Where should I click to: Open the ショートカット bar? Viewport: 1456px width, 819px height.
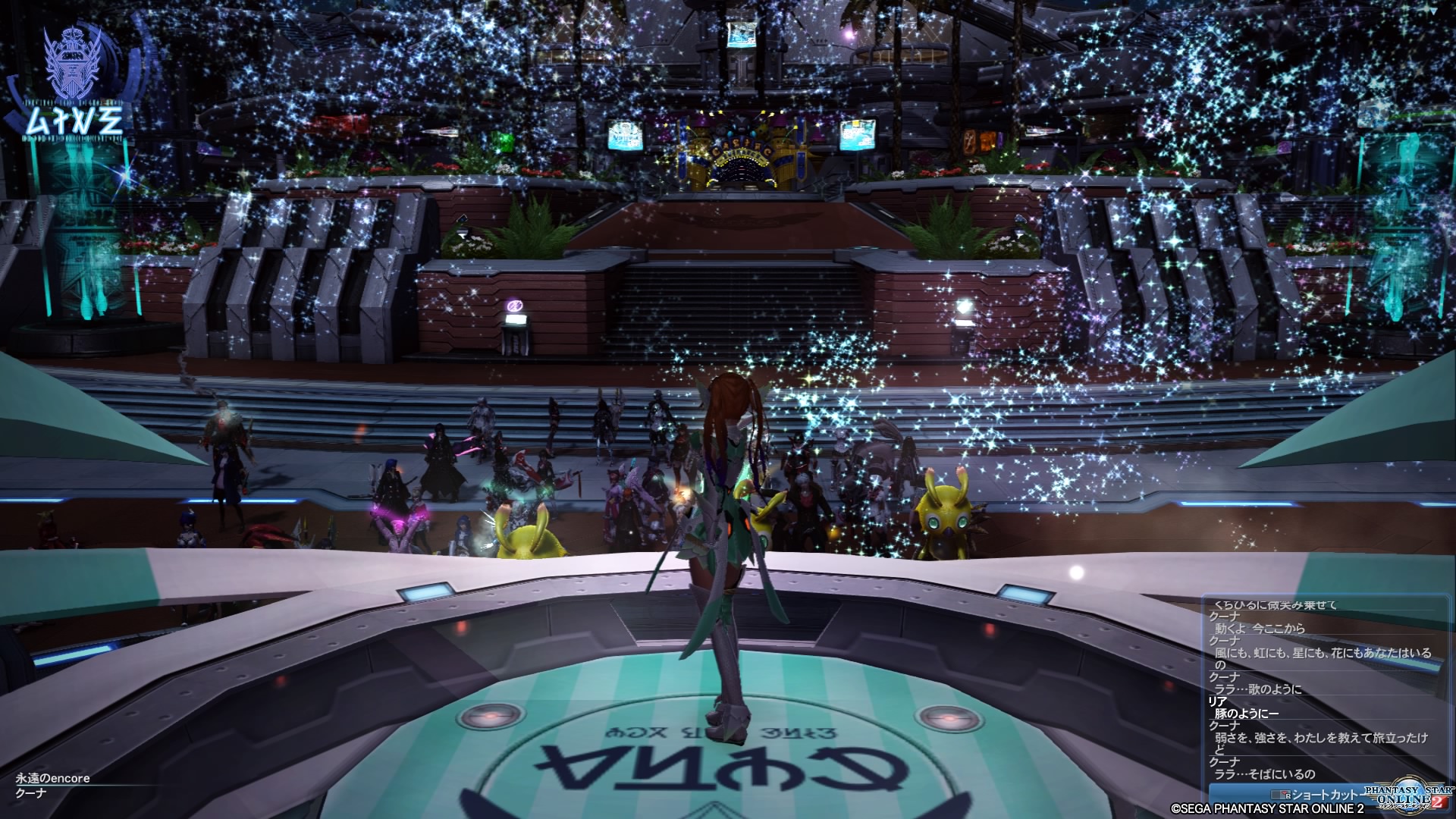pyautogui.click(x=1320, y=795)
